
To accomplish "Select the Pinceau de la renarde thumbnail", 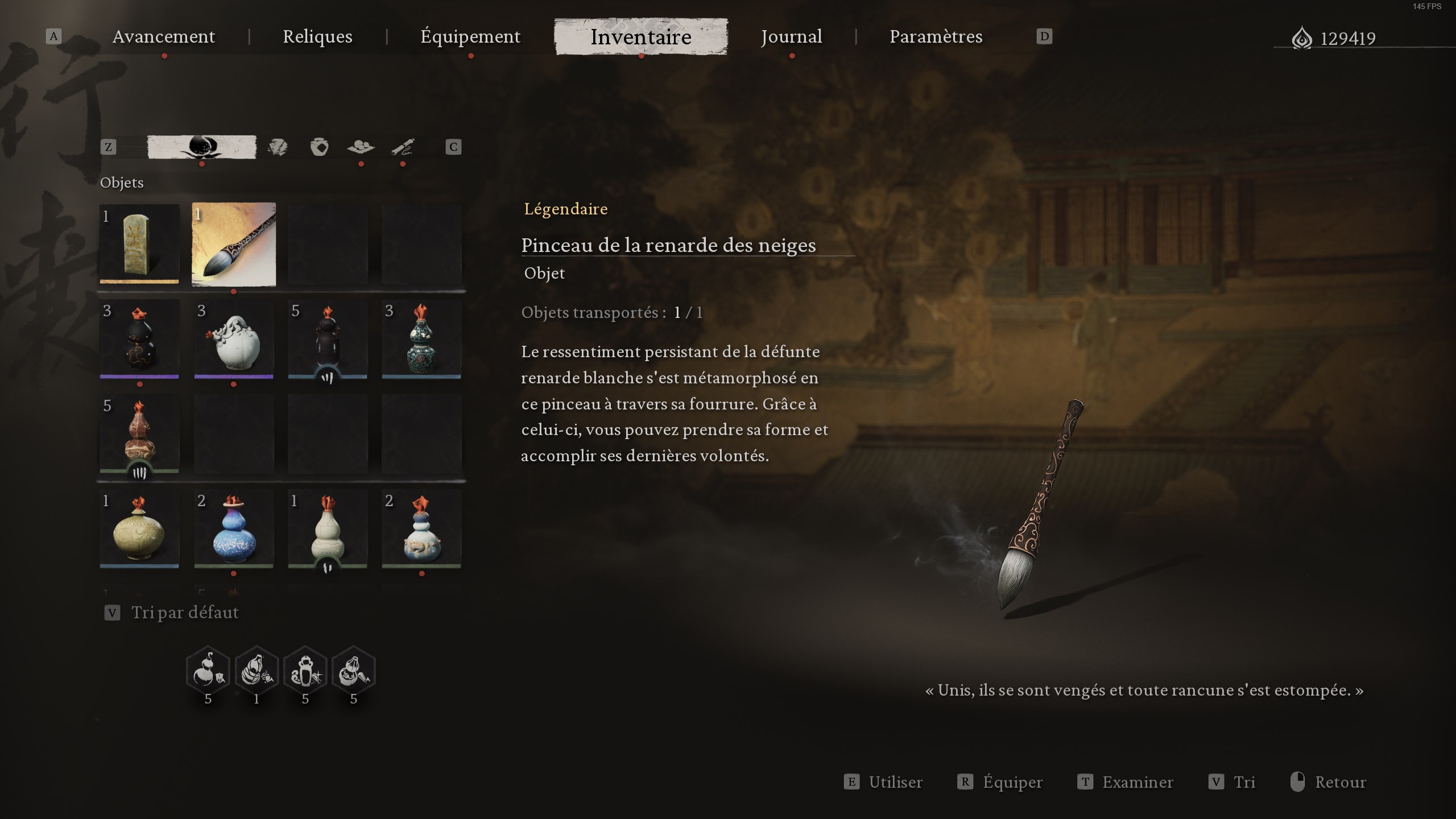I will point(233,245).
